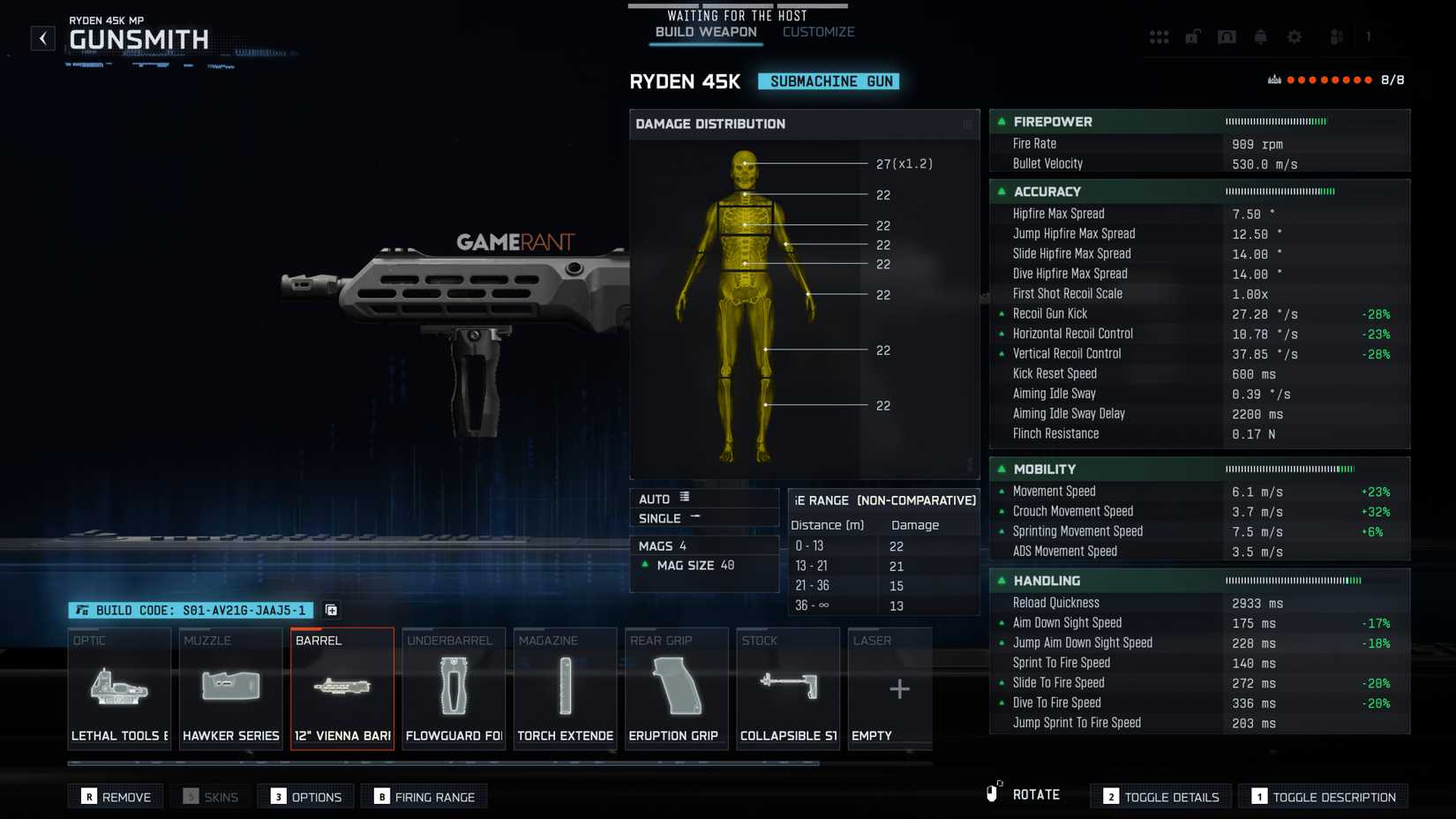Open the Flowguard underbarrel slot
The width and height of the screenshot is (1456, 819).
(x=454, y=688)
